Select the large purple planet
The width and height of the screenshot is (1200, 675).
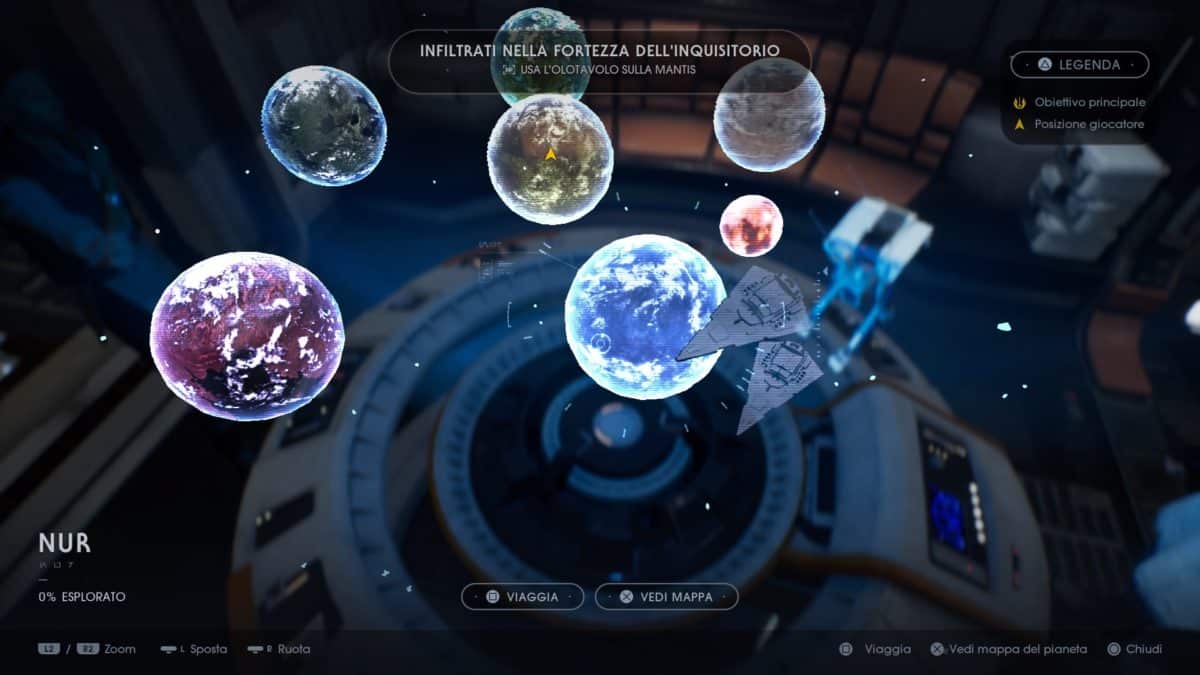coord(247,335)
